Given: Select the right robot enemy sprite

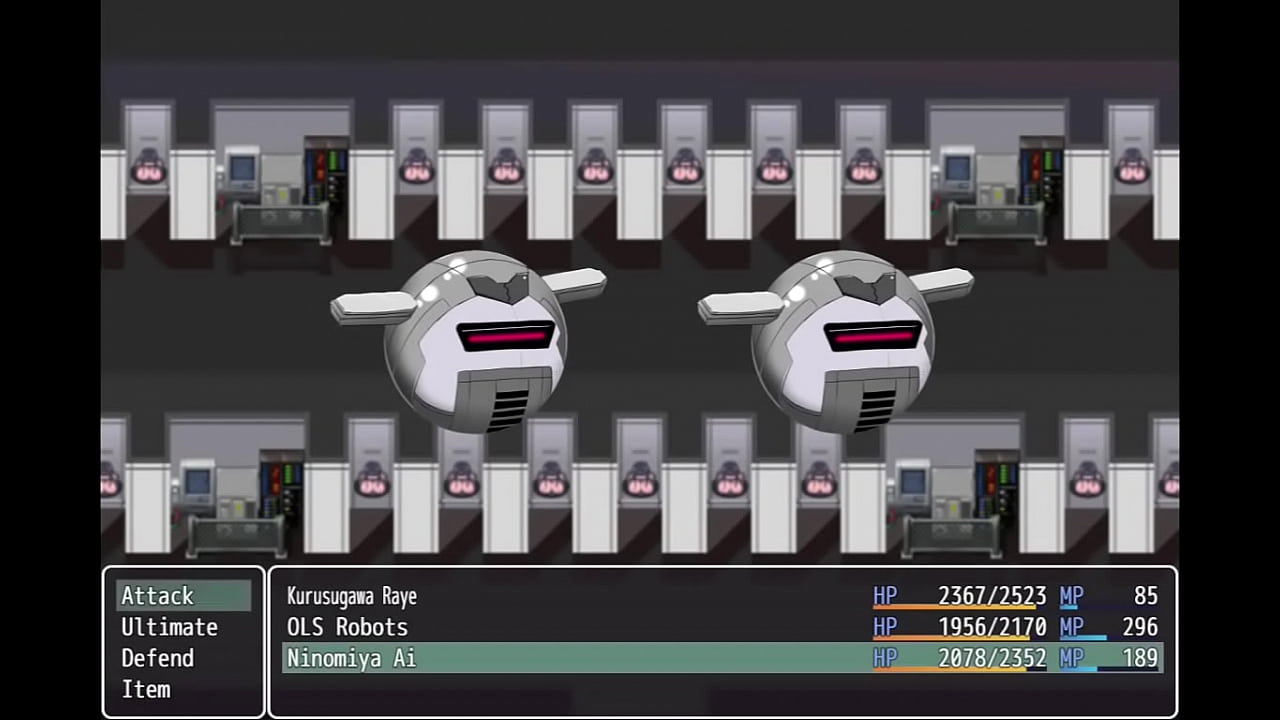Looking at the screenshot, I should (x=845, y=345).
